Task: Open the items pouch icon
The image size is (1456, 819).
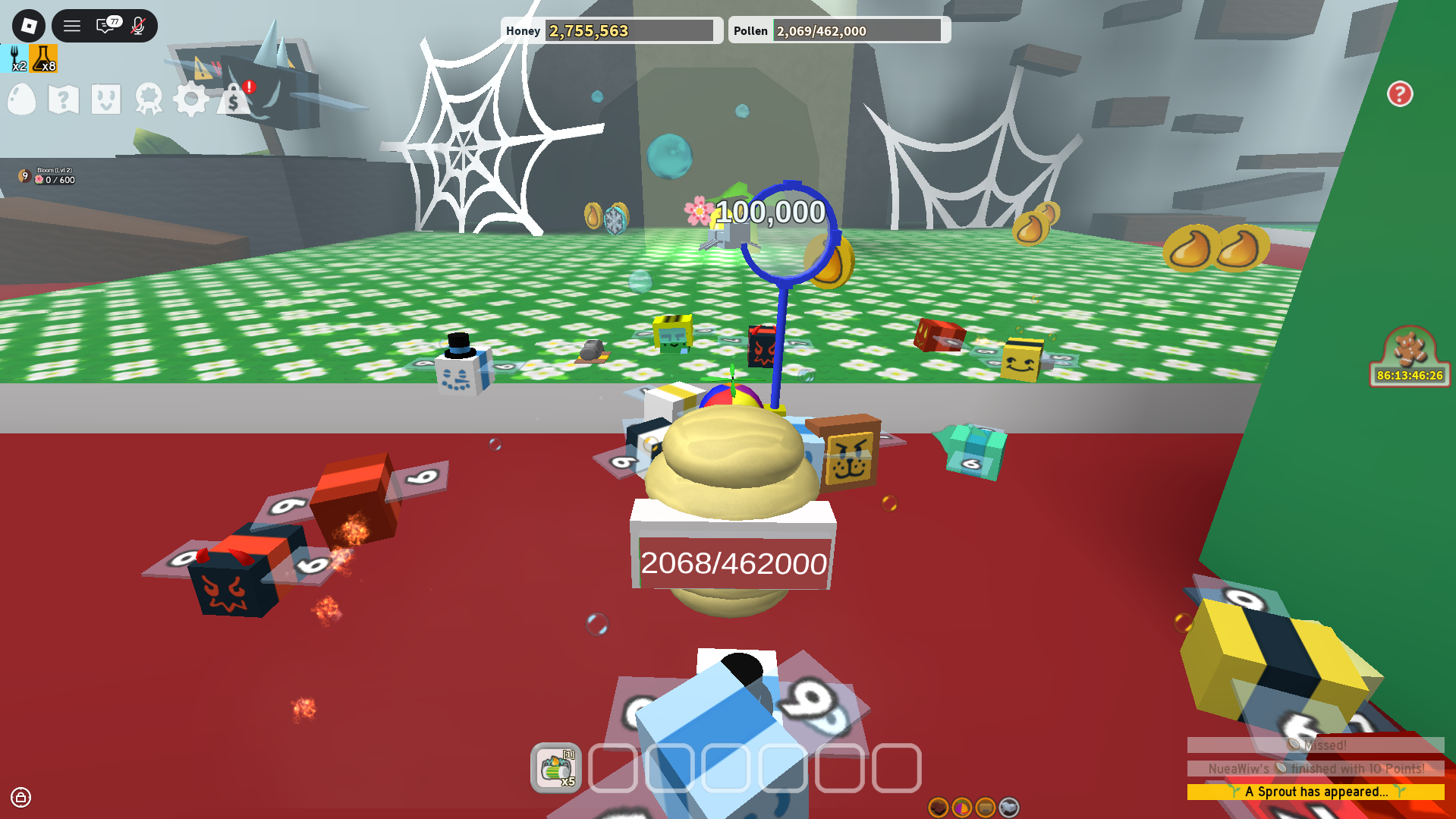Action: click(105, 99)
